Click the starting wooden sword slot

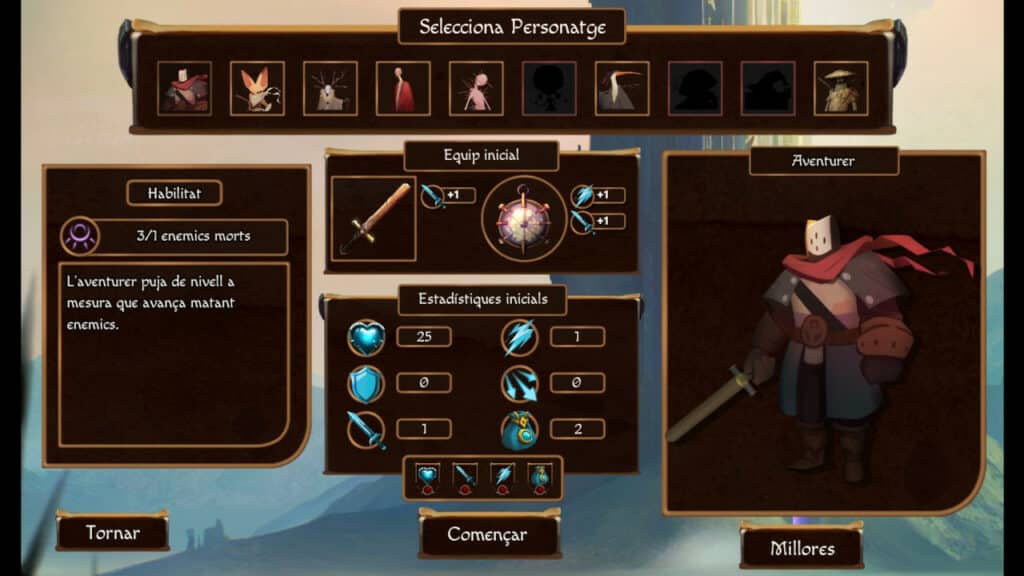click(373, 219)
